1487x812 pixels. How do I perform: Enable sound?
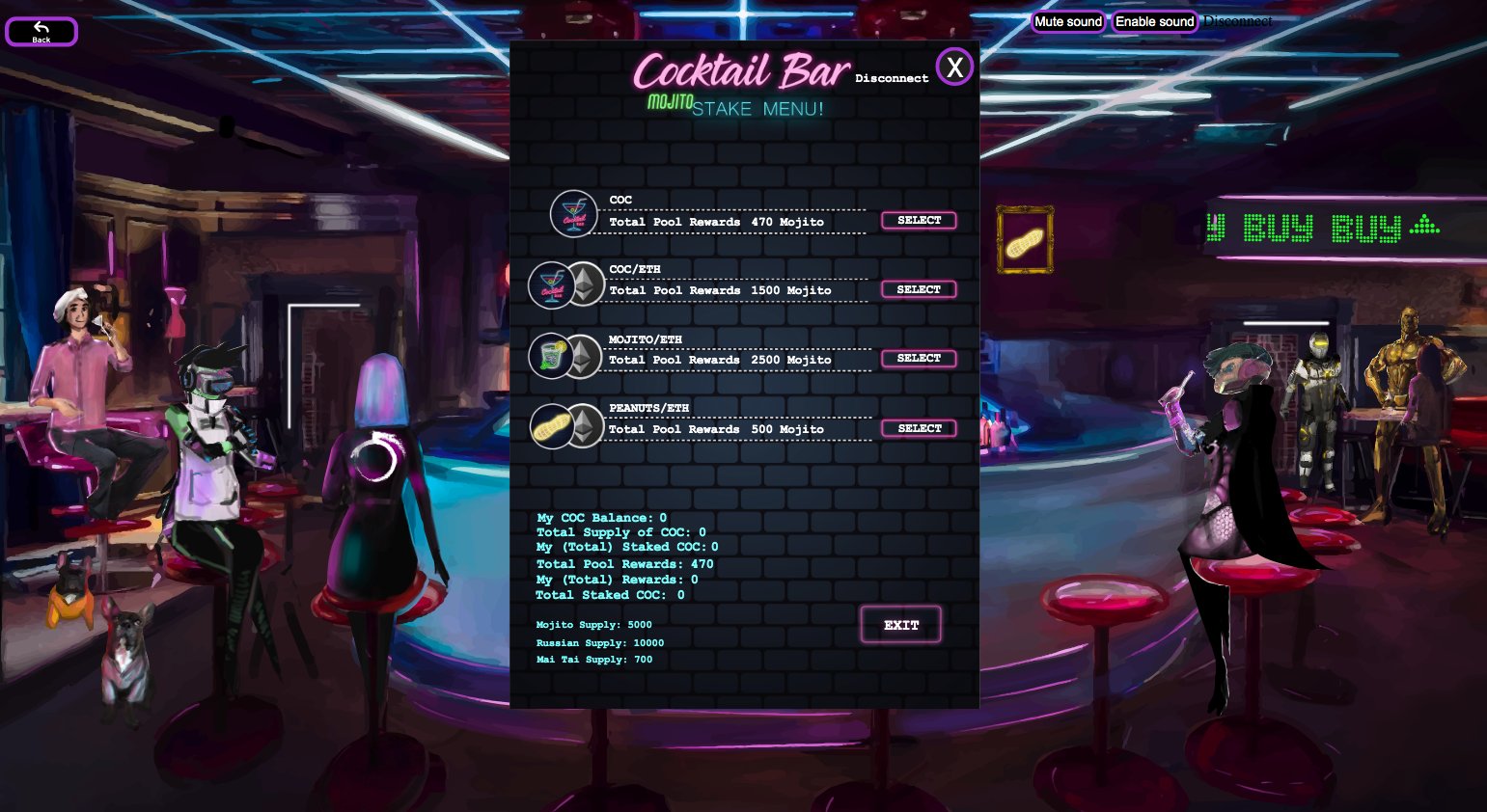[1154, 21]
